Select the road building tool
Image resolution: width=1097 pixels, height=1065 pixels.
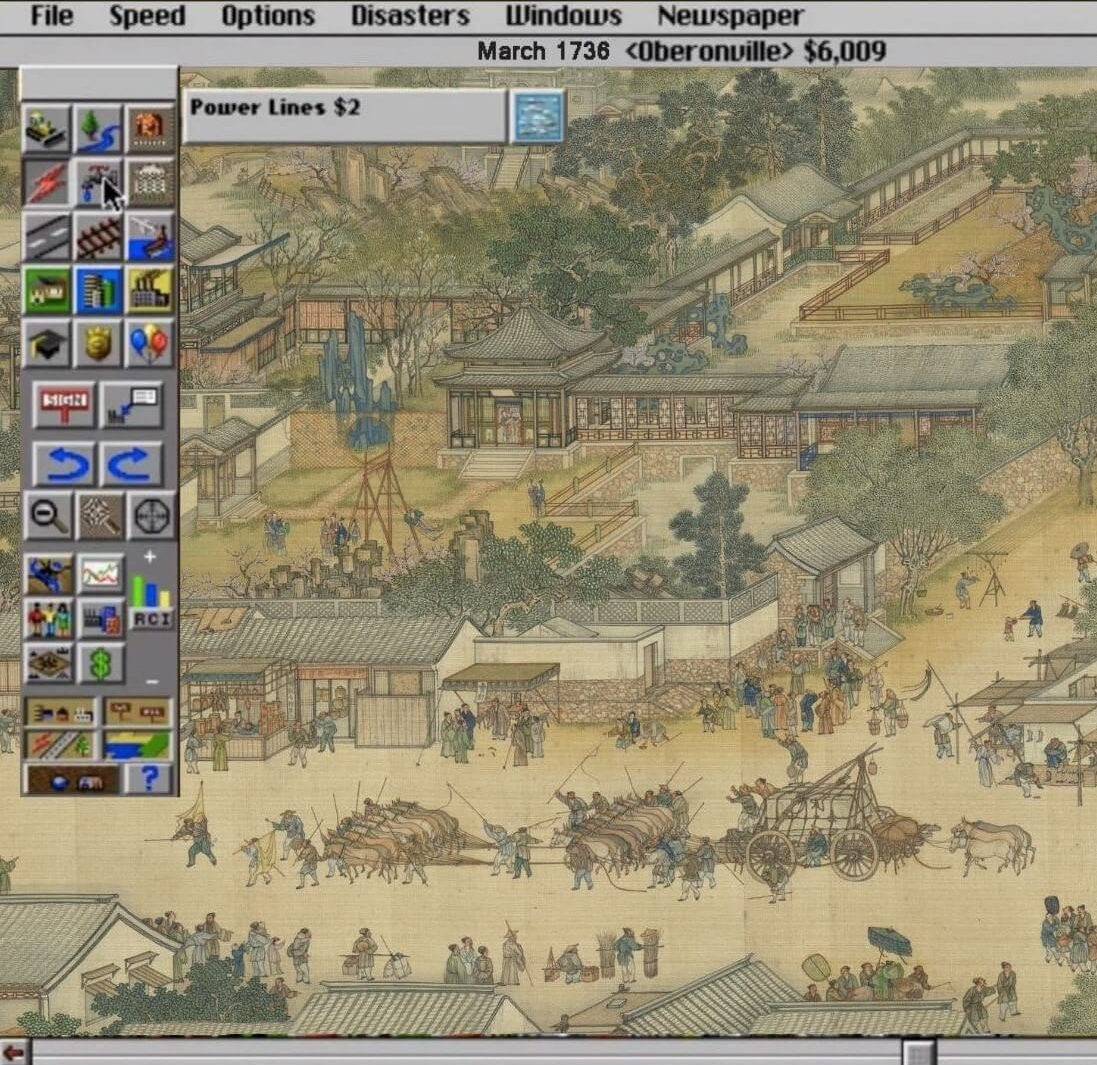click(47, 237)
